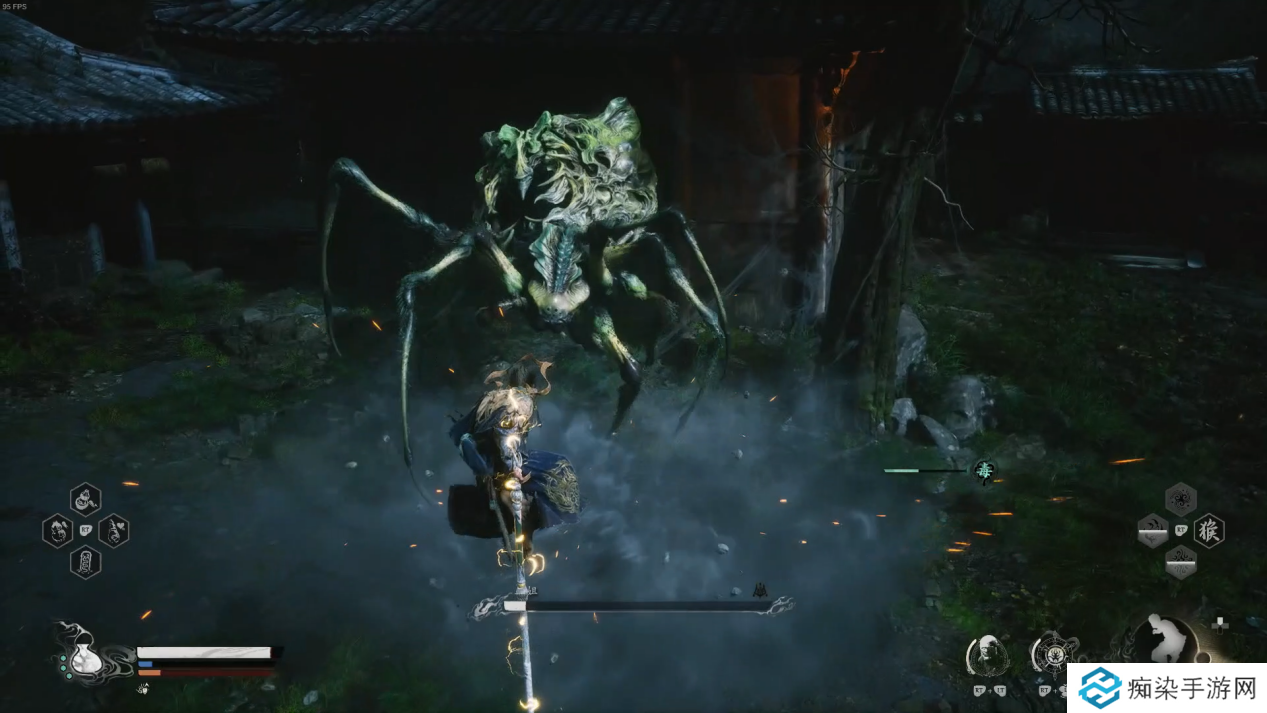Viewport: 1267px width, 713px height.
Task: Select the hexagon item with heart symbol
Action: coord(113,530)
